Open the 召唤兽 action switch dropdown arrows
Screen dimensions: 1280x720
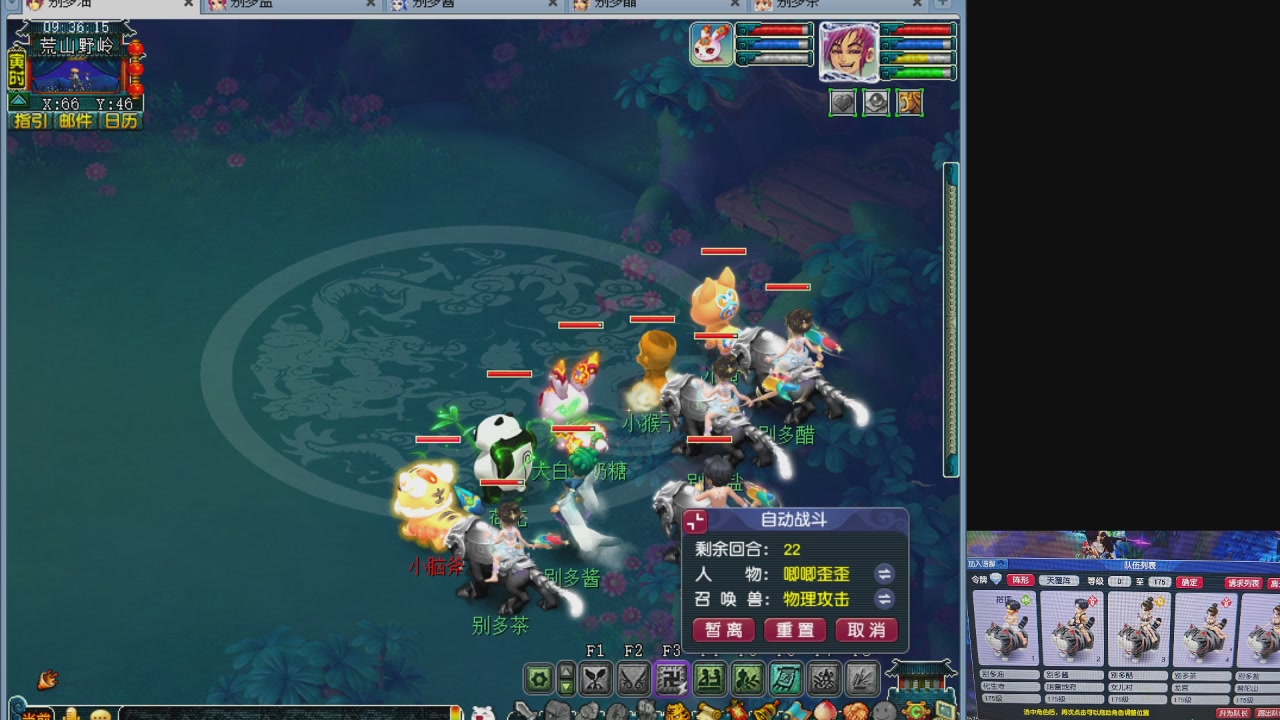coord(884,600)
